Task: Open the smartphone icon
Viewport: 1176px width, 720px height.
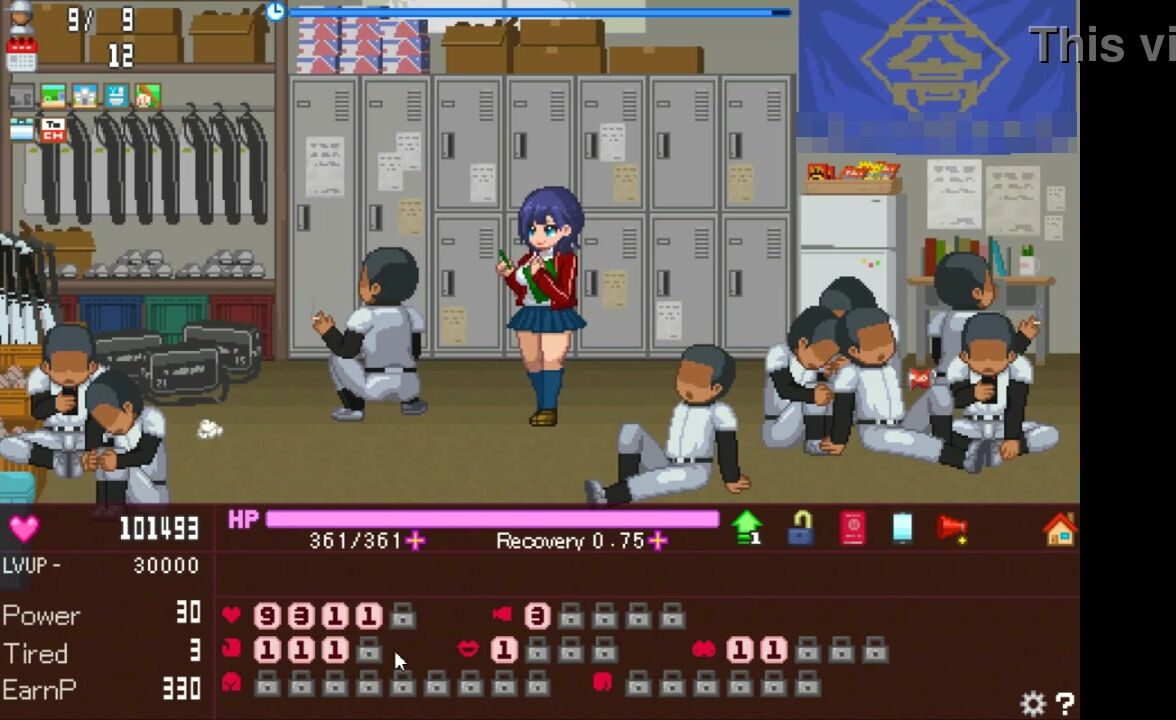Action: point(902,527)
